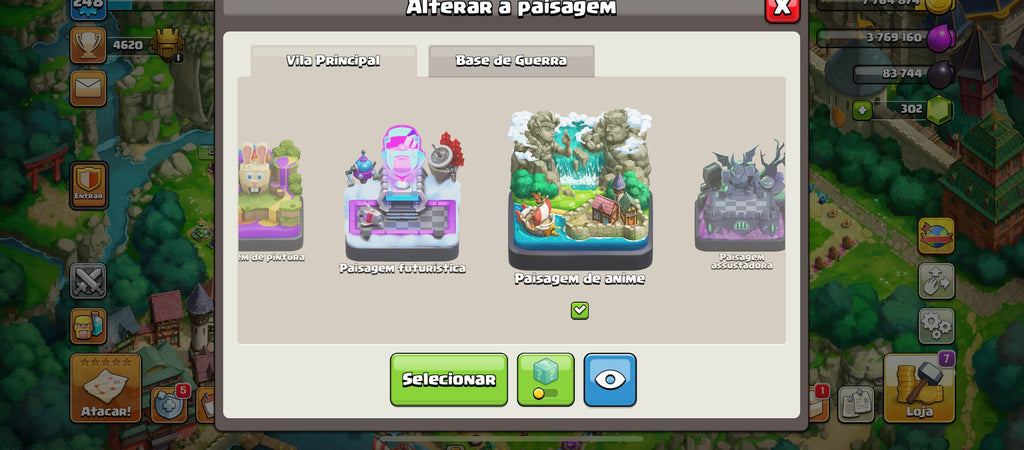Close the Alterar a paisagem window
This screenshot has width=1024, height=450.
(x=782, y=8)
